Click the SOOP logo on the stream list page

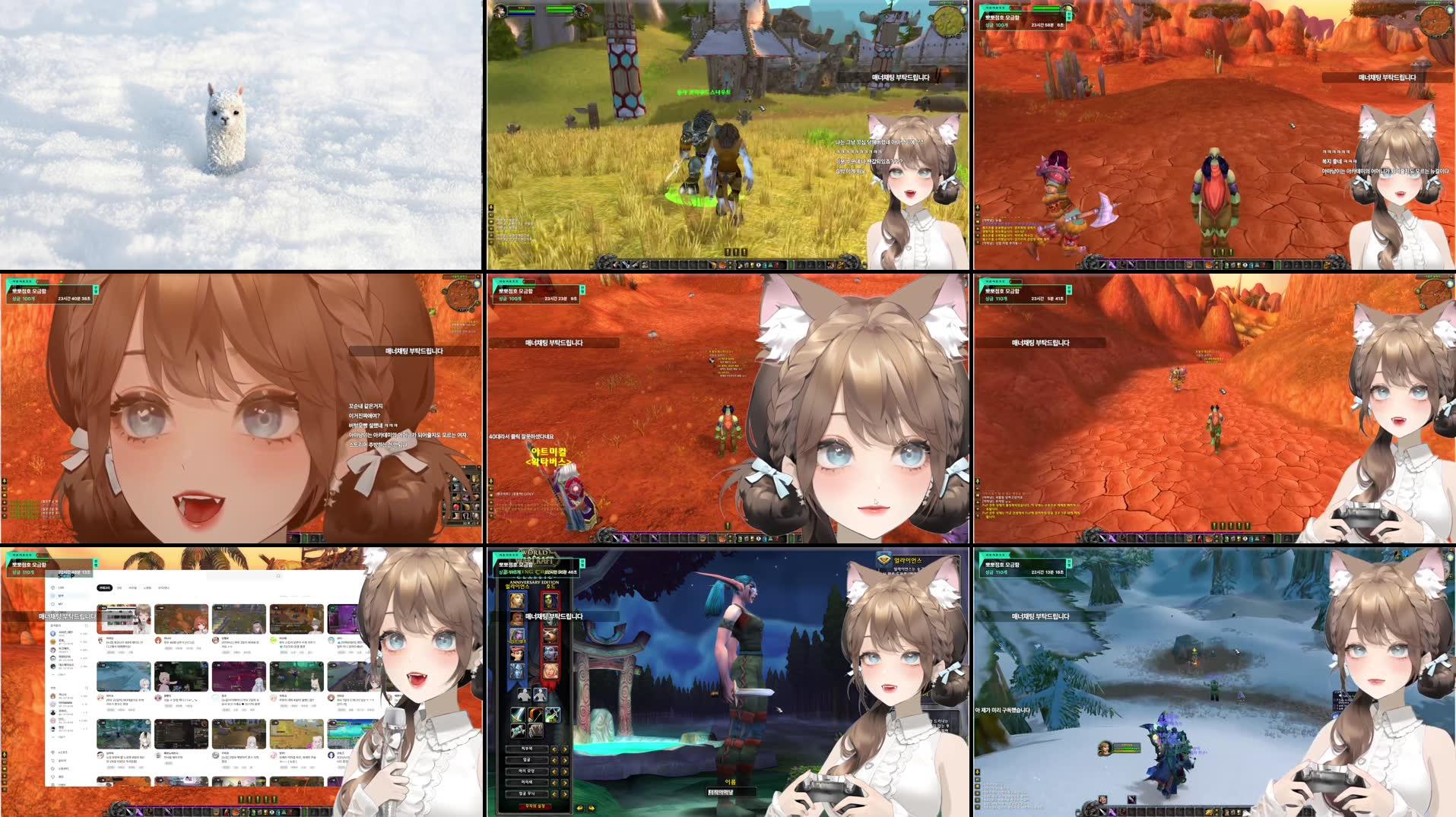click(65, 576)
